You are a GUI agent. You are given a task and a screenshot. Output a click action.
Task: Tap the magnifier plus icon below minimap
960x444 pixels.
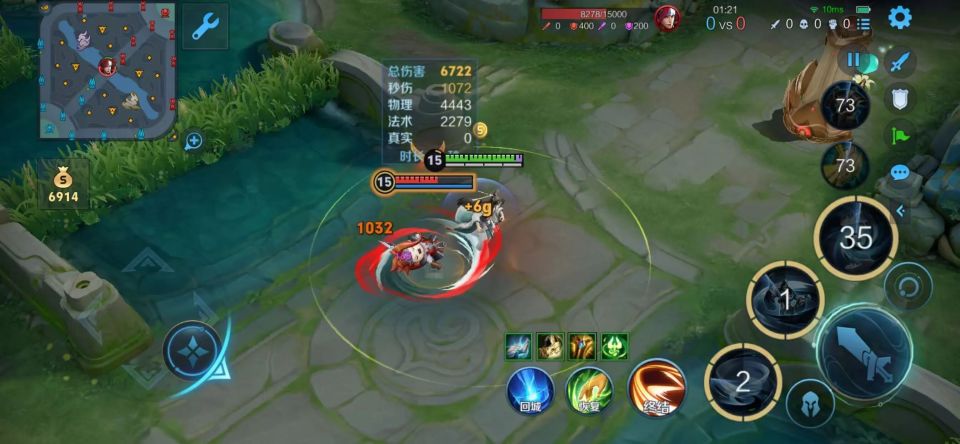tap(194, 141)
